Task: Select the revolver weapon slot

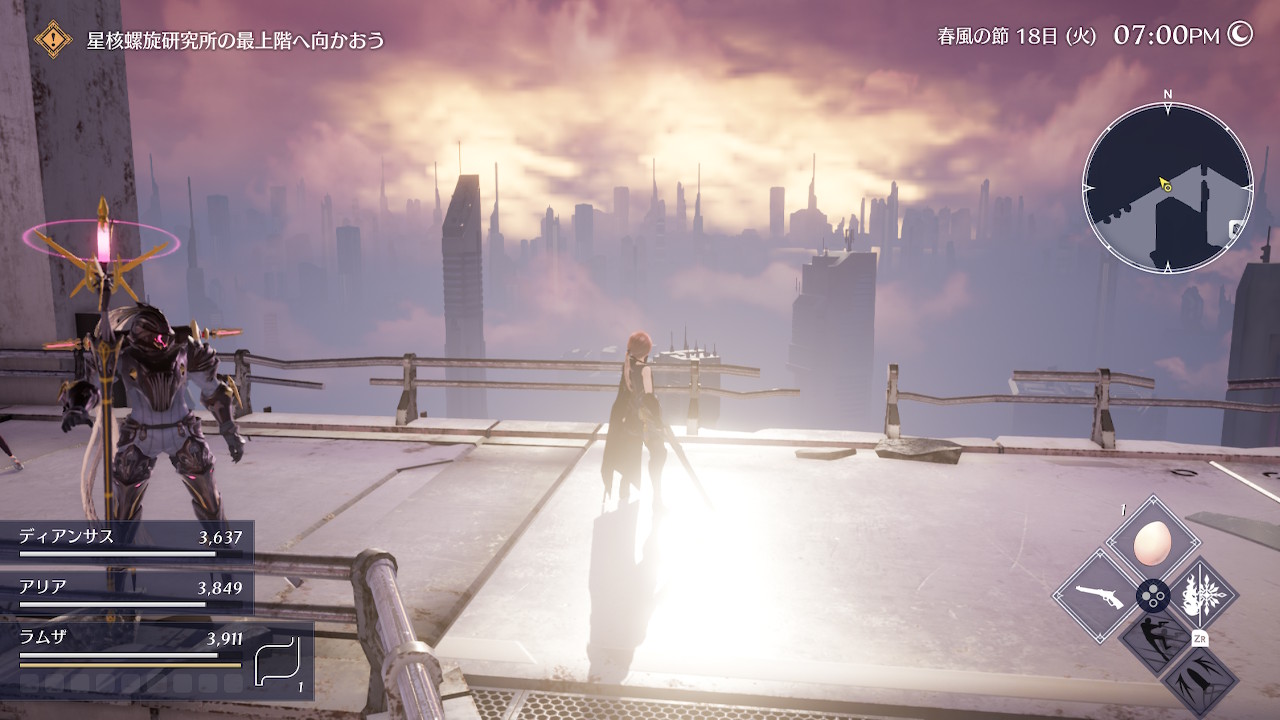Action: pos(1098,598)
